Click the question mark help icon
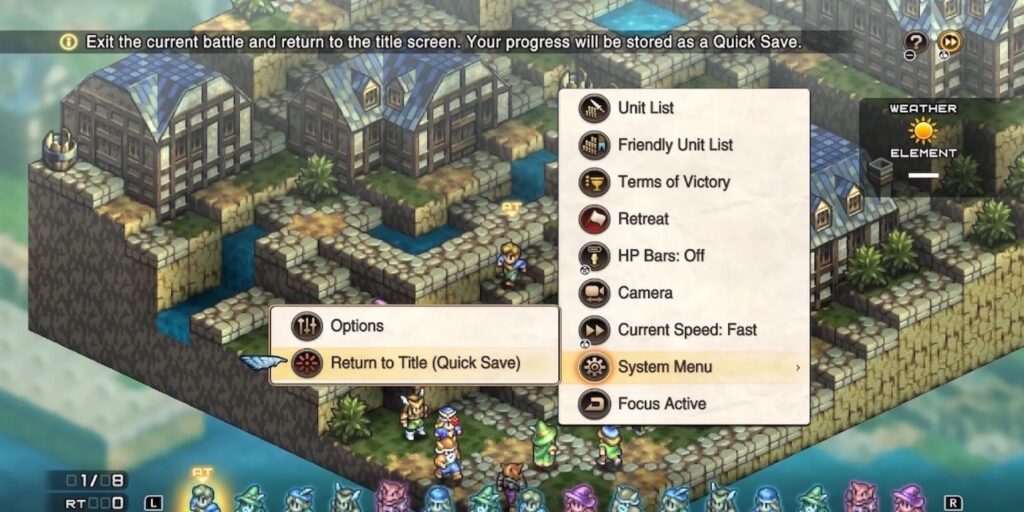The image size is (1024, 512). pos(916,42)
